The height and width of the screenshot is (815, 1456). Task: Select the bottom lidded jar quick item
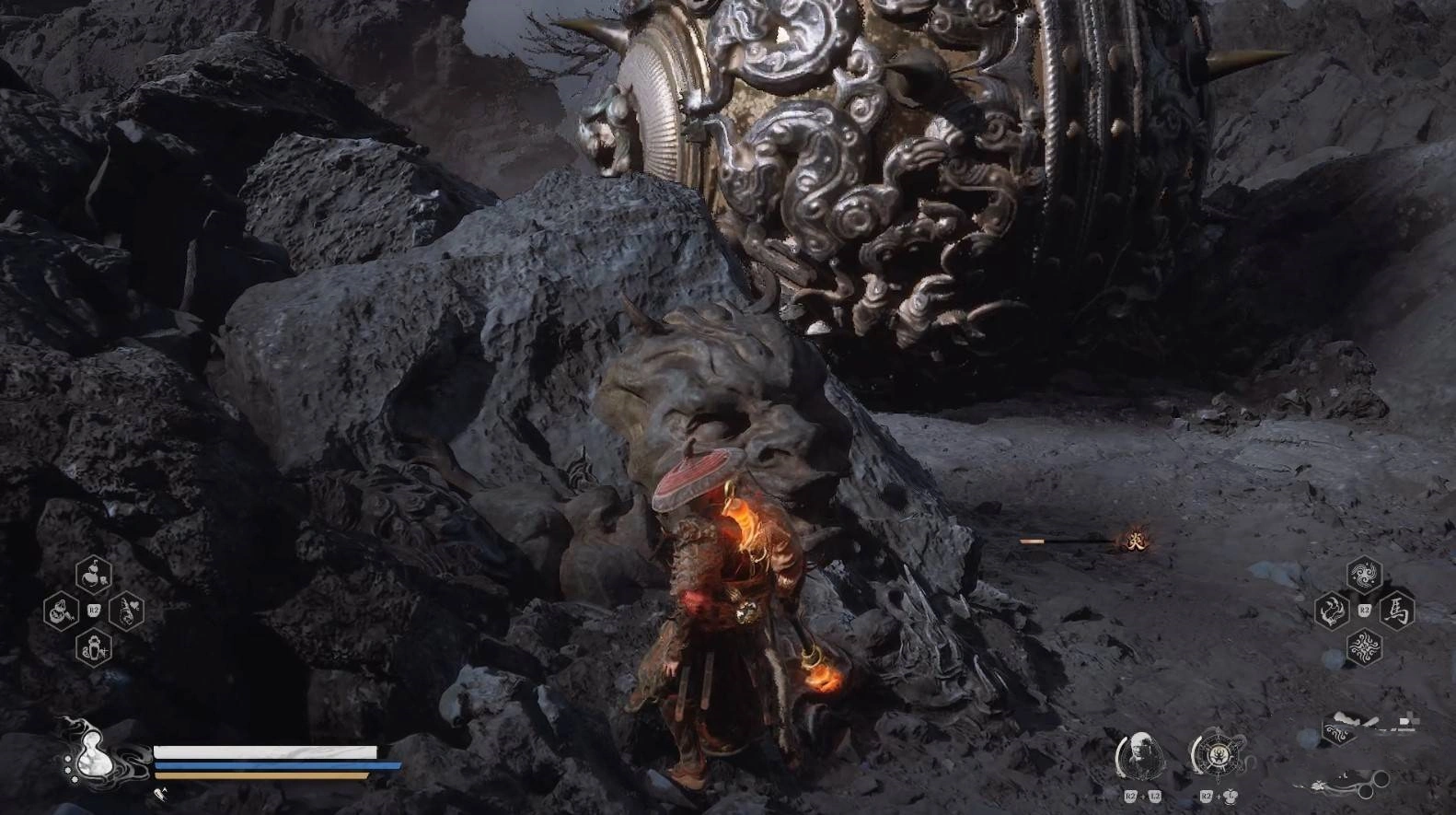click(93, 647)
